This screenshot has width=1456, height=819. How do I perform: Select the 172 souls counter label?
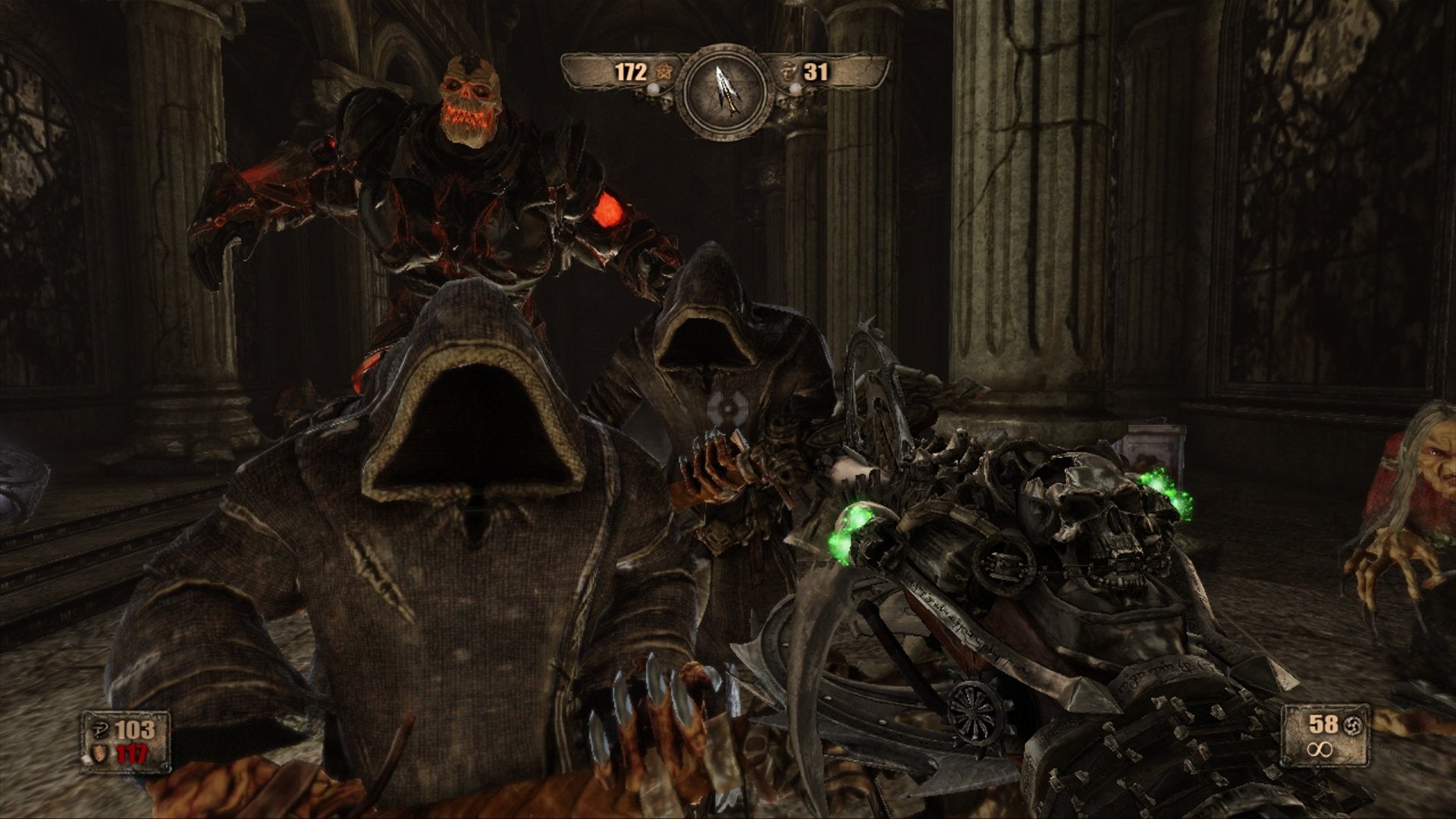[631, 72]
